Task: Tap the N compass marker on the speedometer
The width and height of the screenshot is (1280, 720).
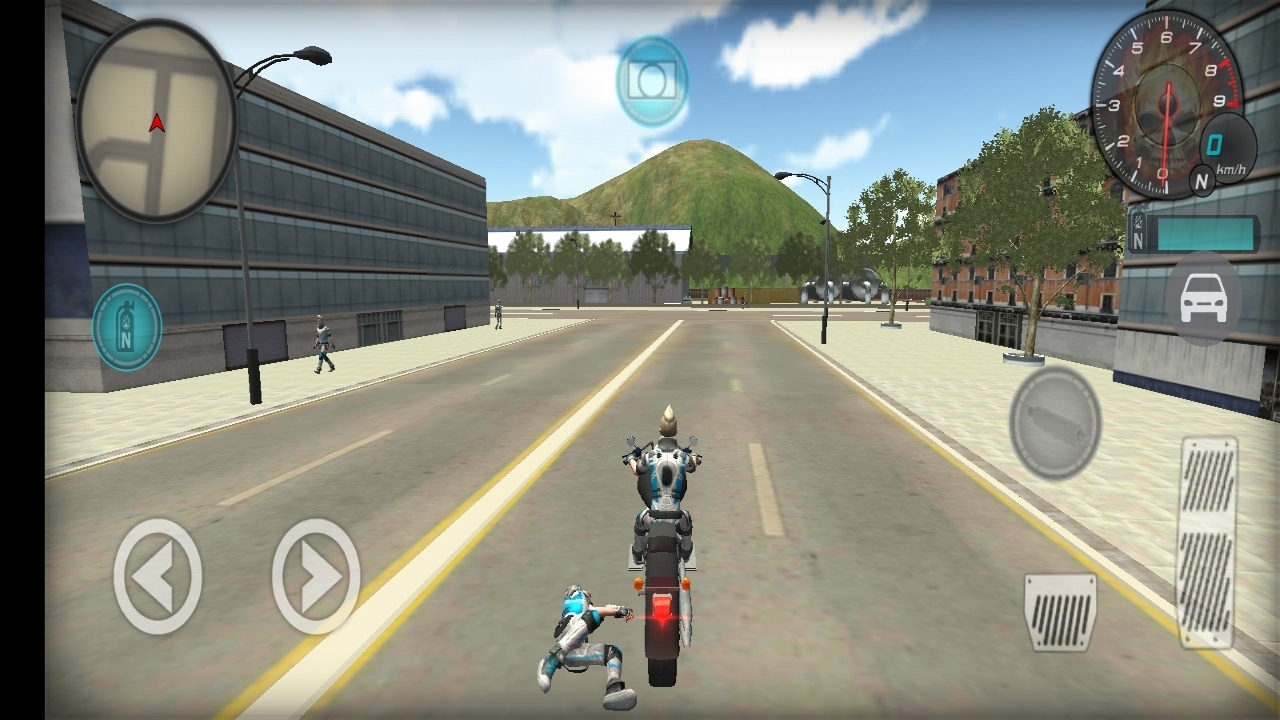Action: tap(1203, 179)
